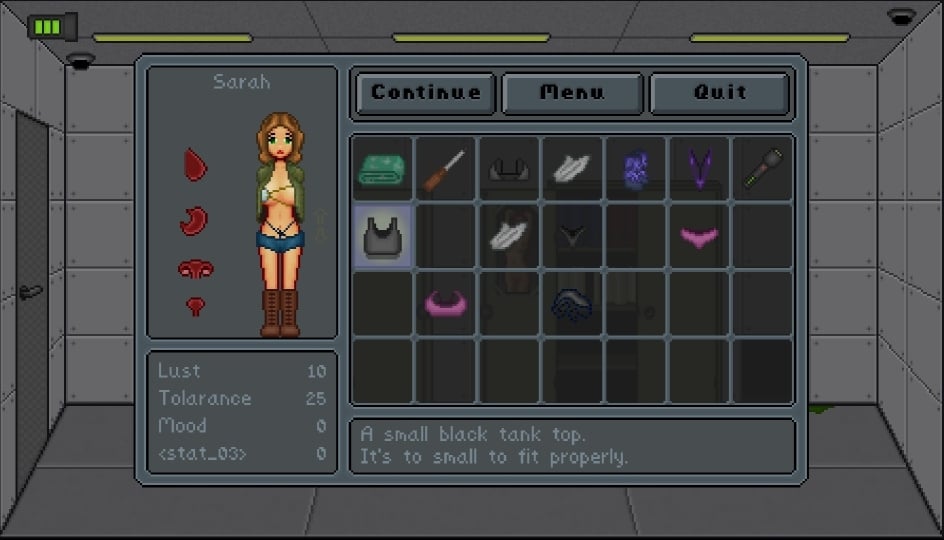Quit the game
The height and width of the screenshot is (540, 944).
[x=720, y=93]
